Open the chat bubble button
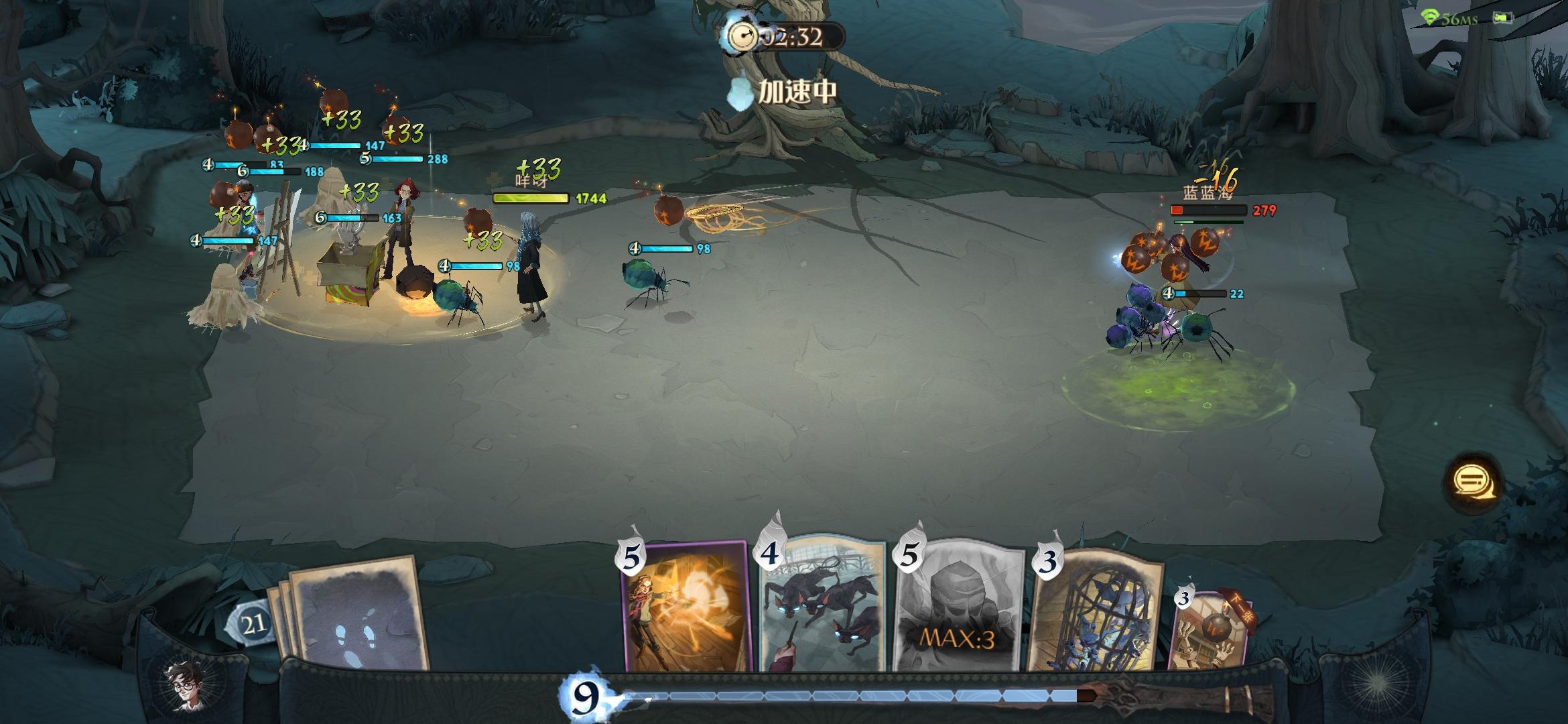Viewport: 1568px width, 724px height. [1474, 483]
